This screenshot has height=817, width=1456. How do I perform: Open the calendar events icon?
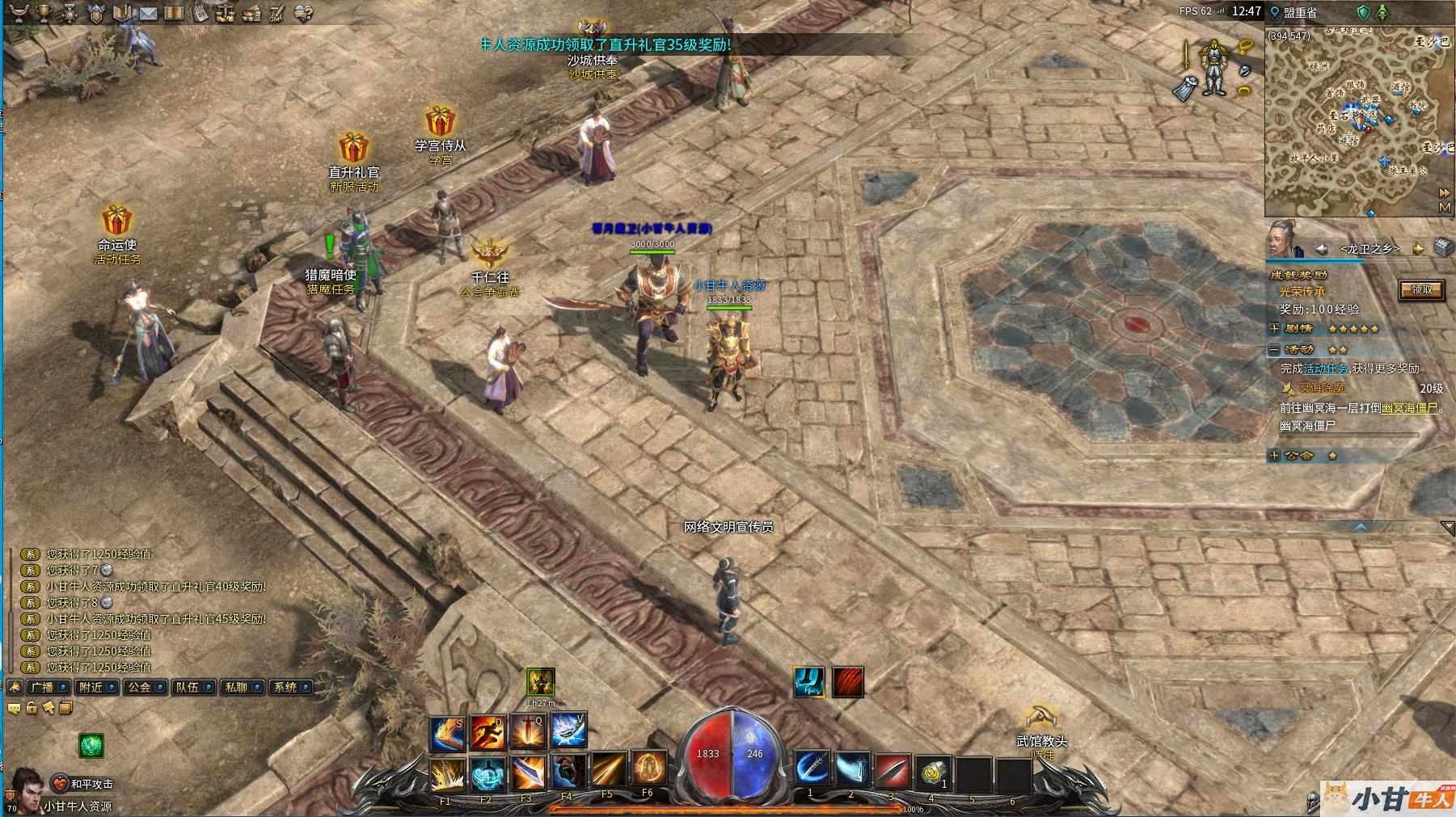(x=200, y=14)
